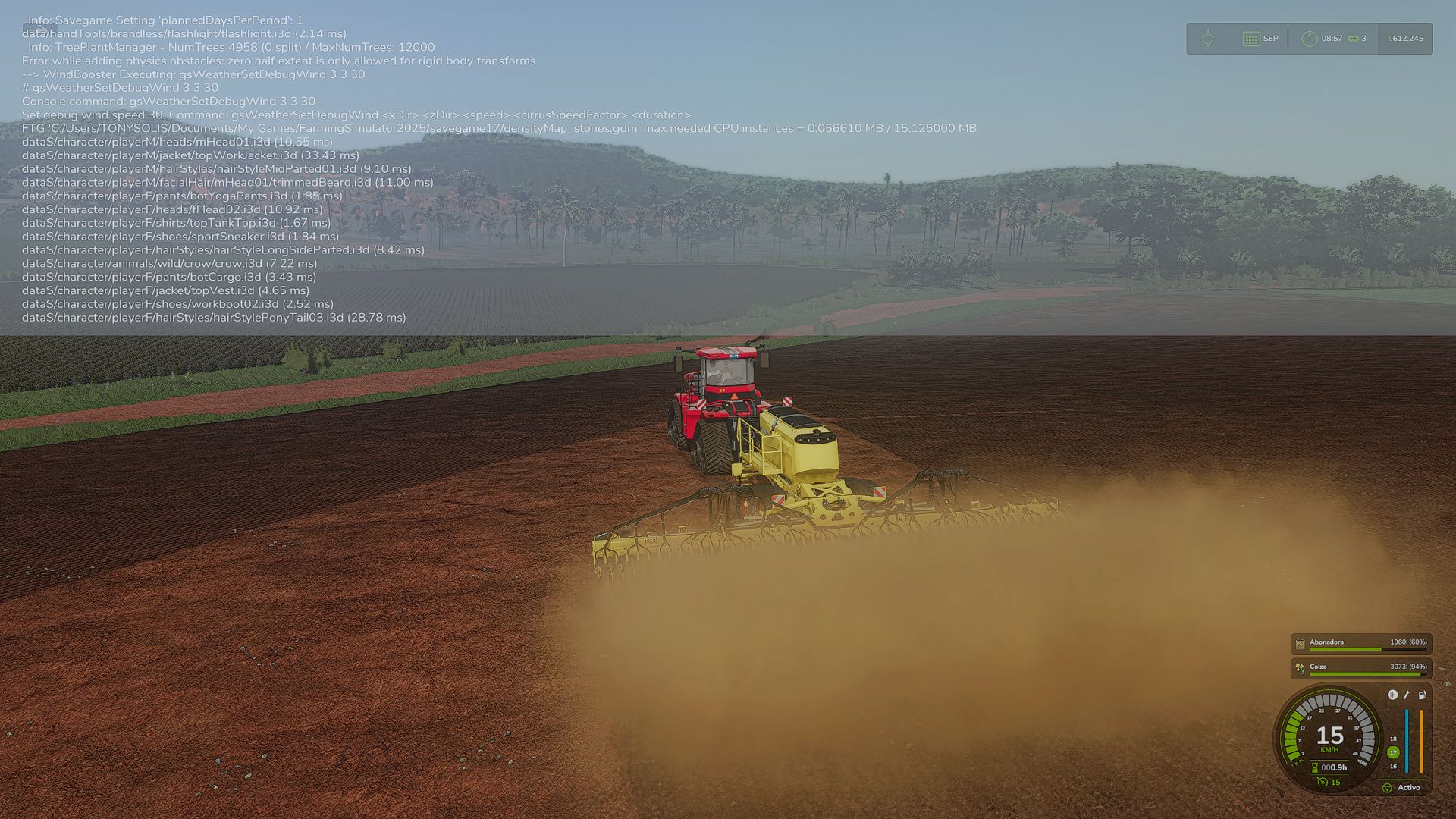Select gear number 17 indicator
Screen dimensions: 1456x819
(1392, 751)
